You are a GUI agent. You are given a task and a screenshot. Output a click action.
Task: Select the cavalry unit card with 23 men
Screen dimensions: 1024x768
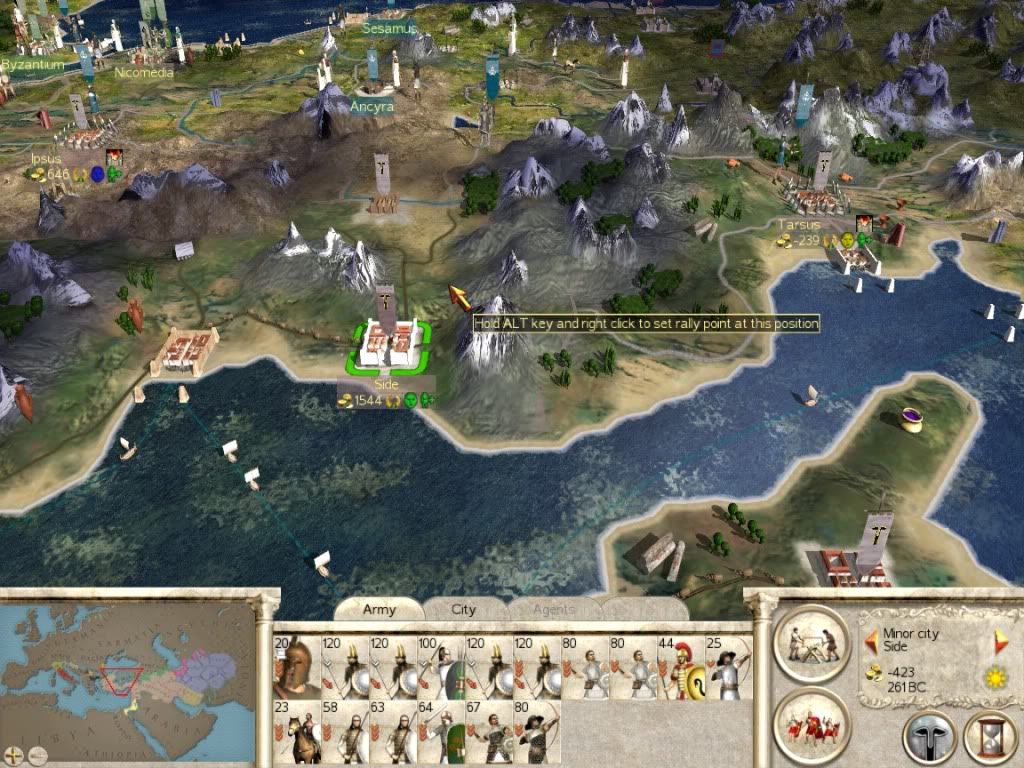[297, 733]
